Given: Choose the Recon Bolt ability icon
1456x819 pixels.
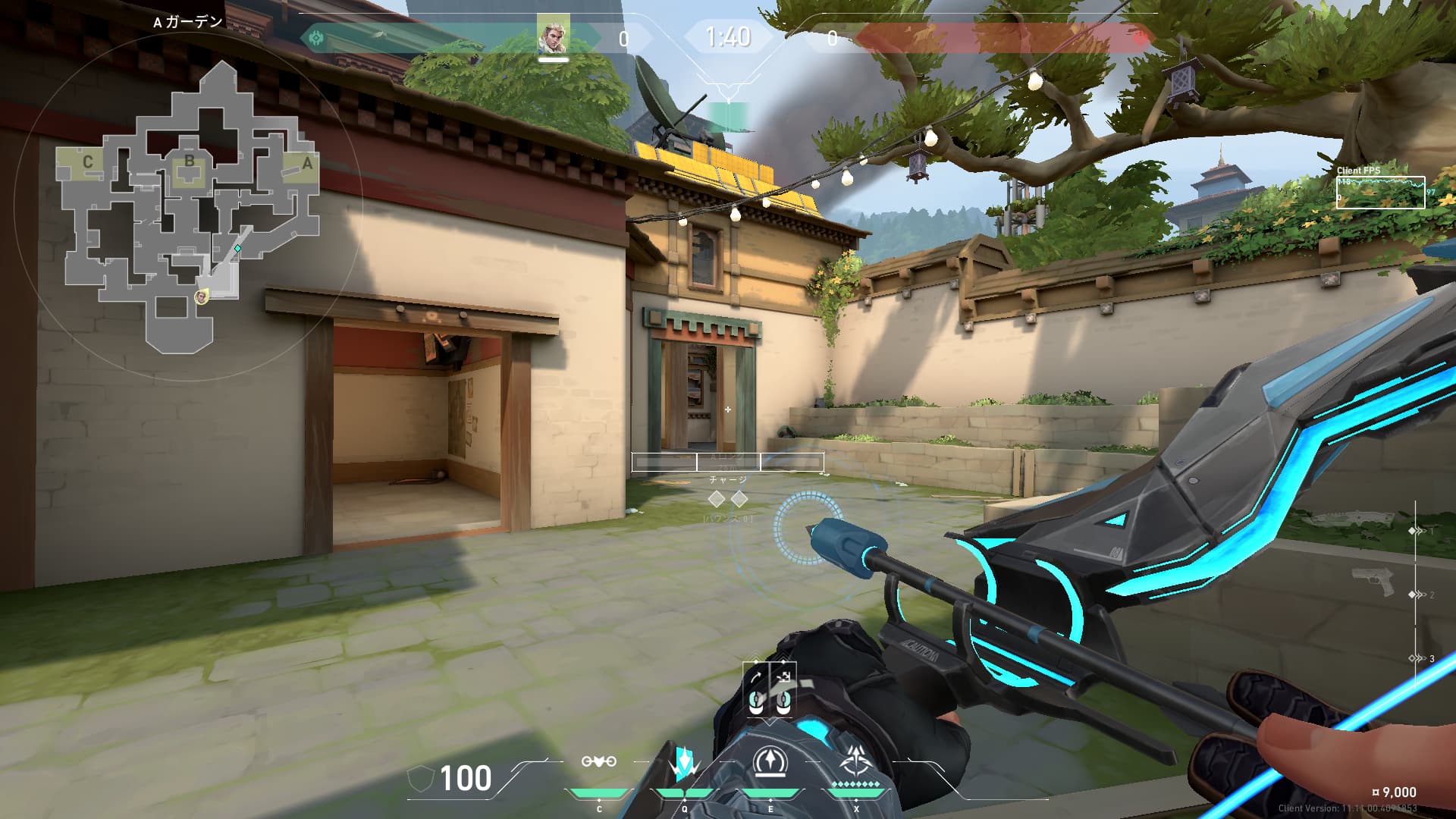Looking at the screenshot, I should (x=770, y=763).
